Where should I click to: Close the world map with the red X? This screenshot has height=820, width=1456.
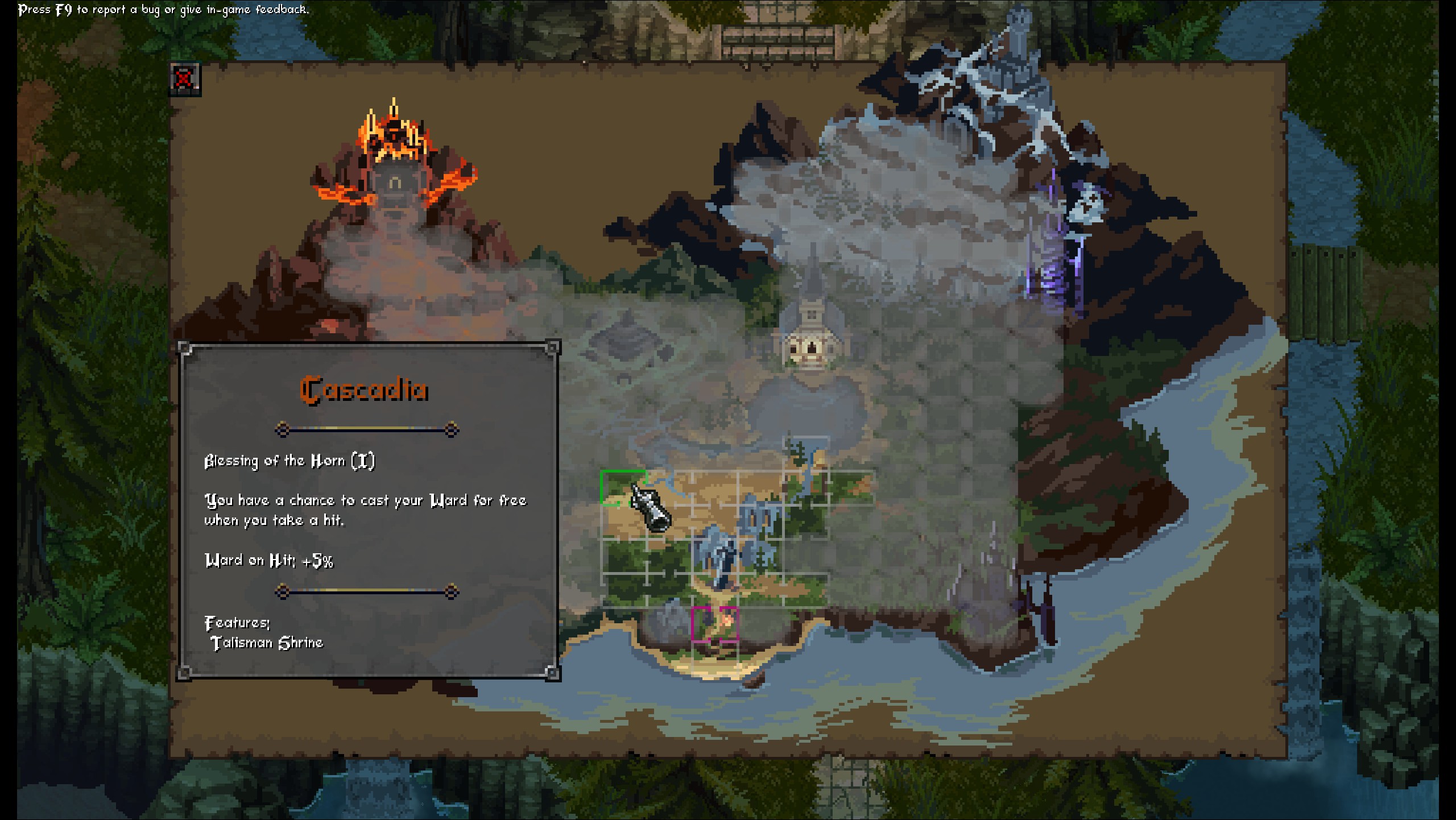(184, 78)
